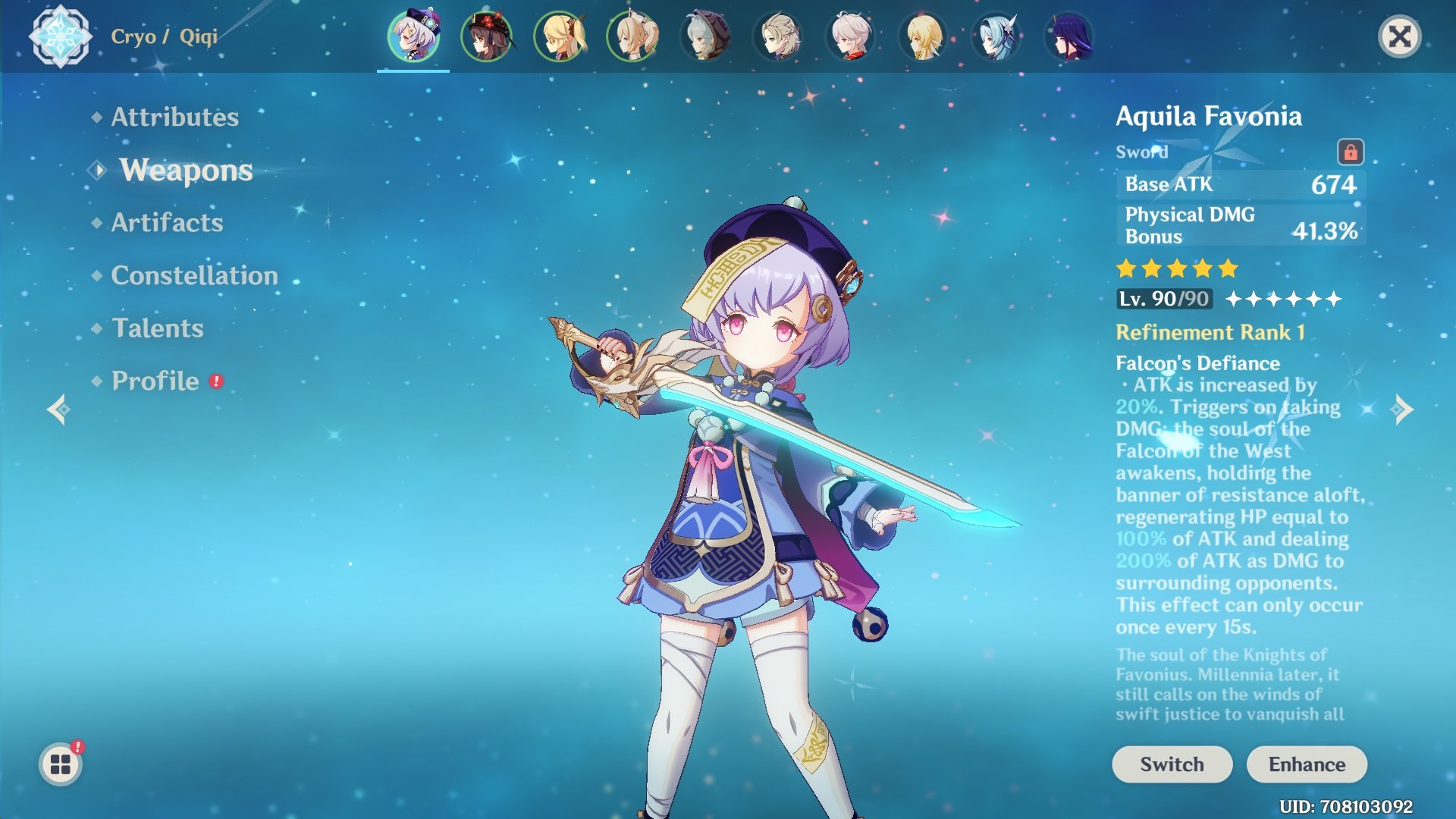
Task: Close the character screen
Action: [x=1399, y=36]
